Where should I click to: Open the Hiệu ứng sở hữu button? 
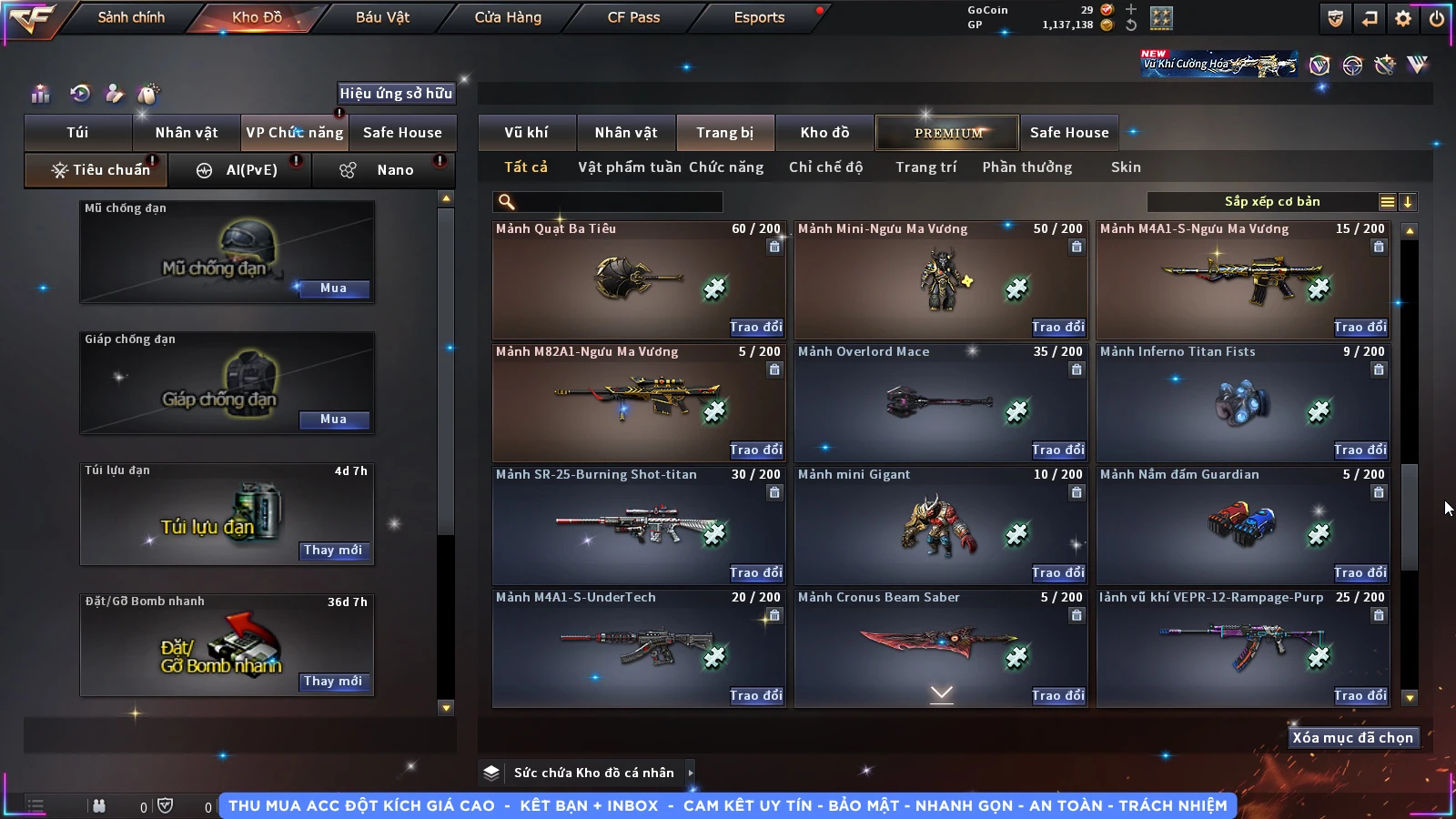(396, 93)
